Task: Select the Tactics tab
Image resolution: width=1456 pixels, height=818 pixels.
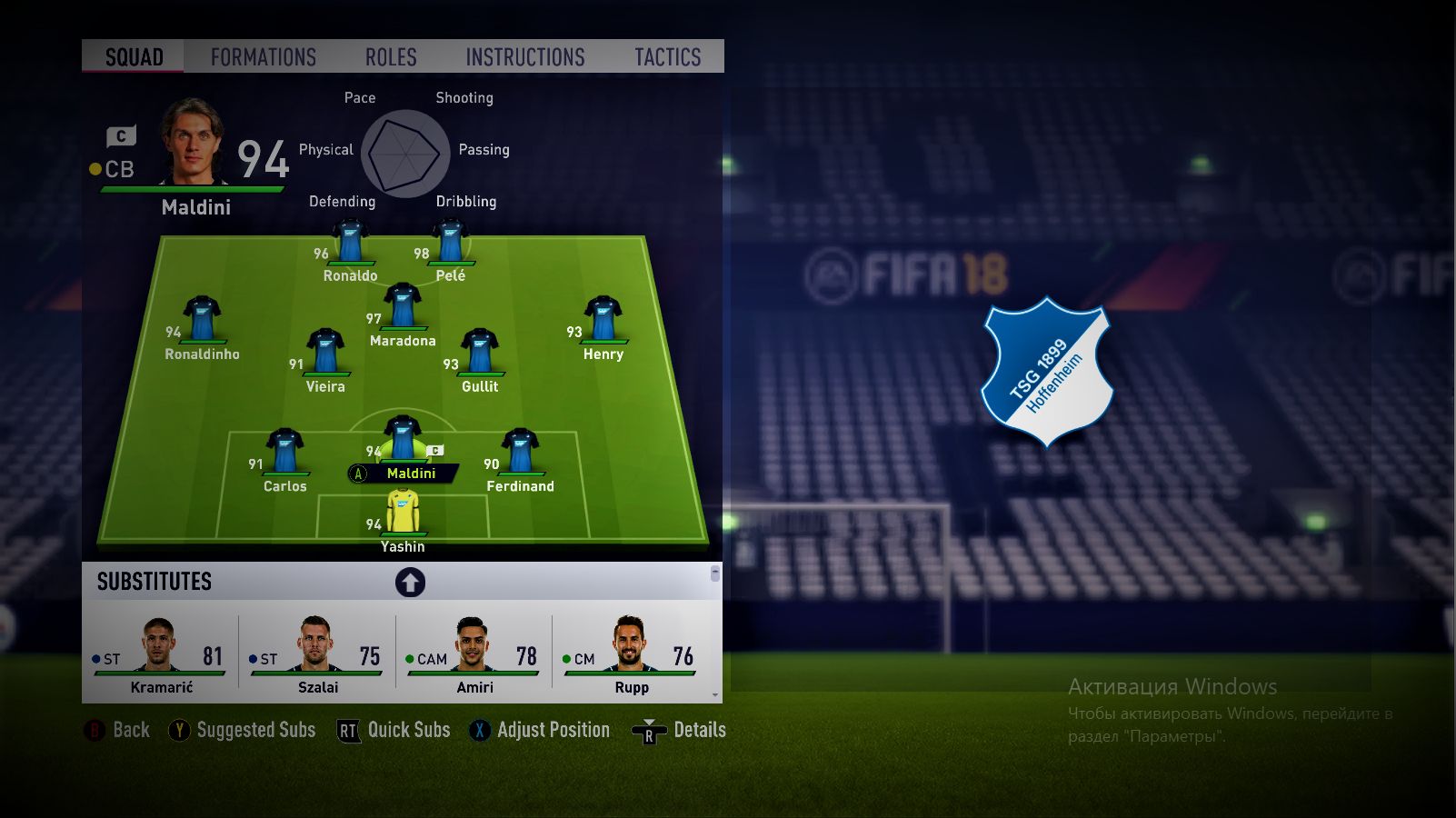Action: [667, 57]
